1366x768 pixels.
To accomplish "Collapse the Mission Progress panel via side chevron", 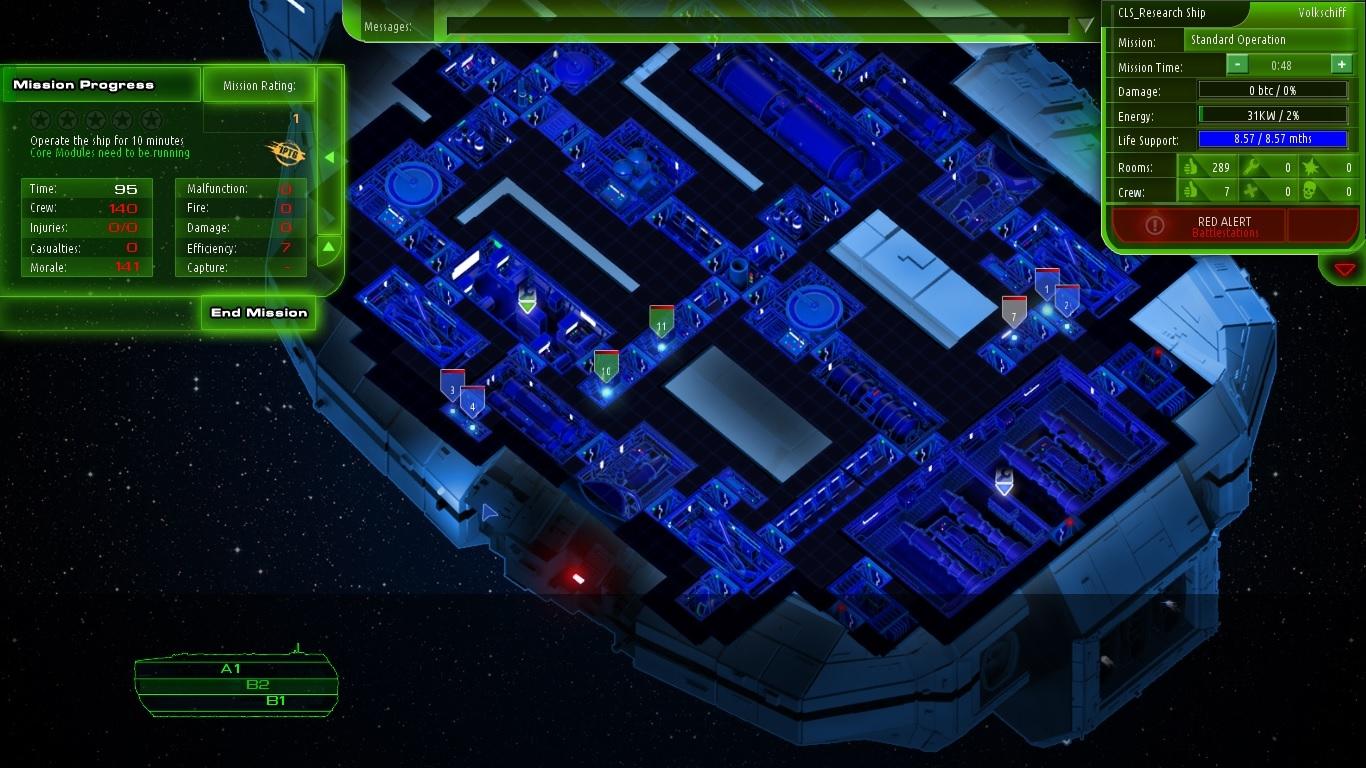I will 330,156.
